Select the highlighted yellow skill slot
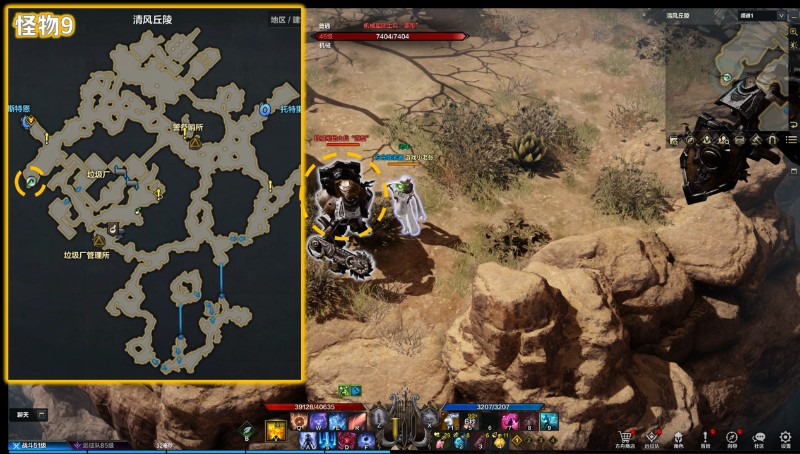Screen dimensions: 800x454 (x=276, y=430)
